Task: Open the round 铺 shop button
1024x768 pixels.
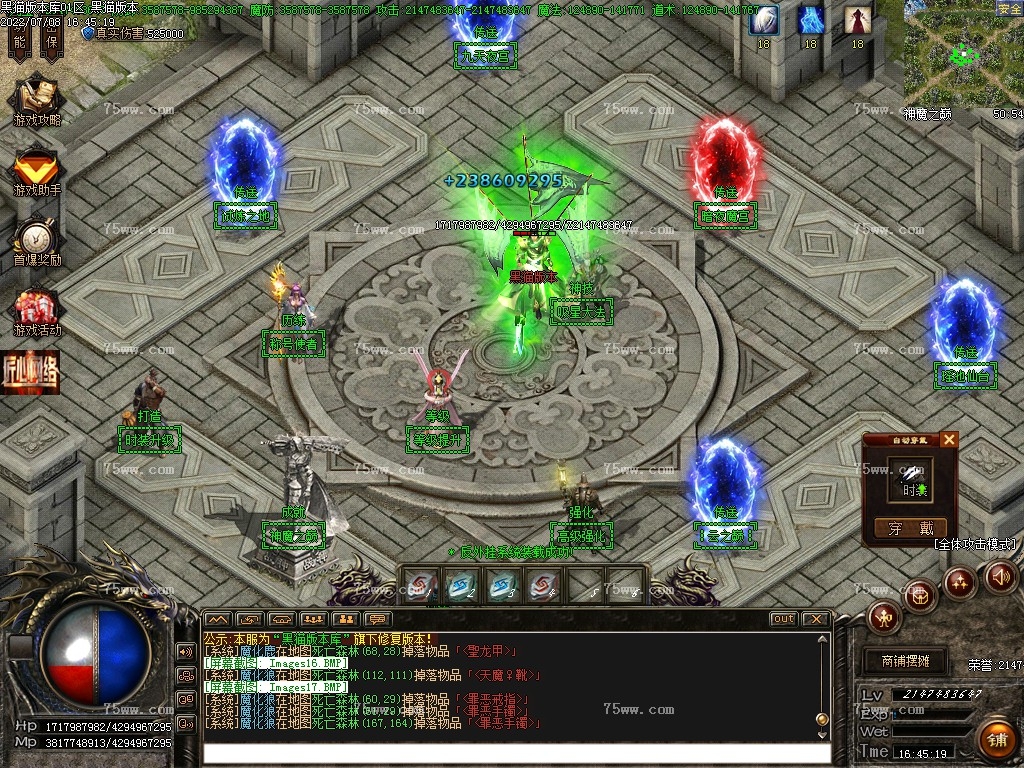Action: tap(996, 740)
